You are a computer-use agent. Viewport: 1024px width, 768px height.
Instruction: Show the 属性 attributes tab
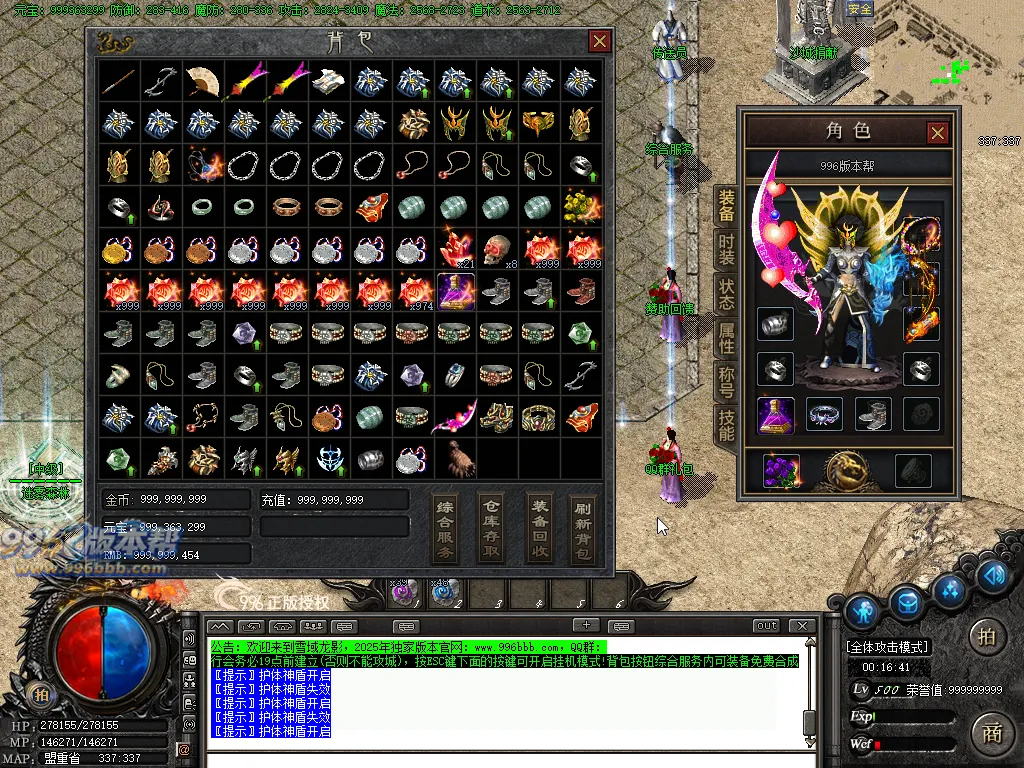tap(726, 337)
